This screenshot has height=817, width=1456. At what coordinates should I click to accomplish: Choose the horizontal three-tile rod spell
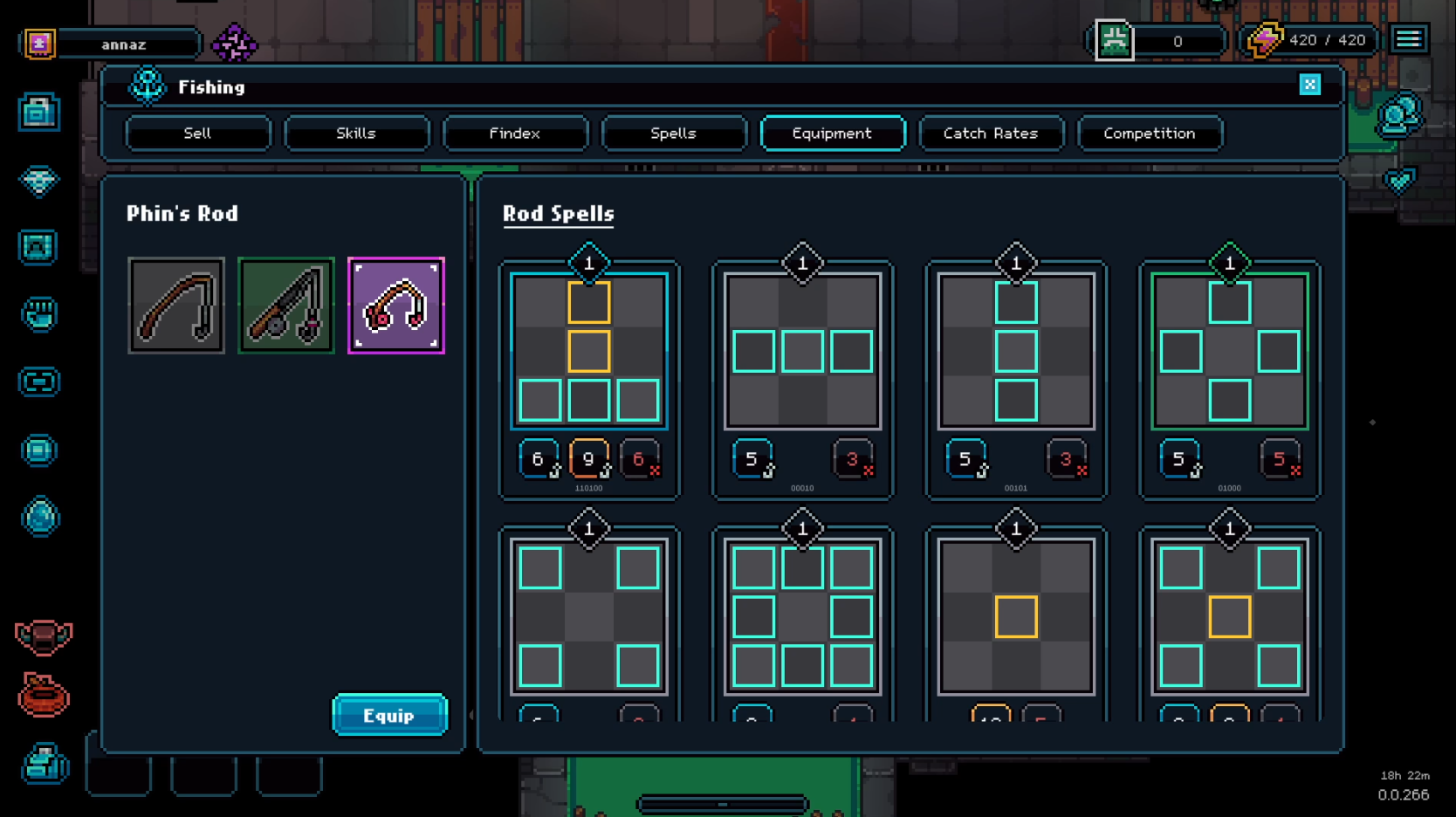coord(802,352)
